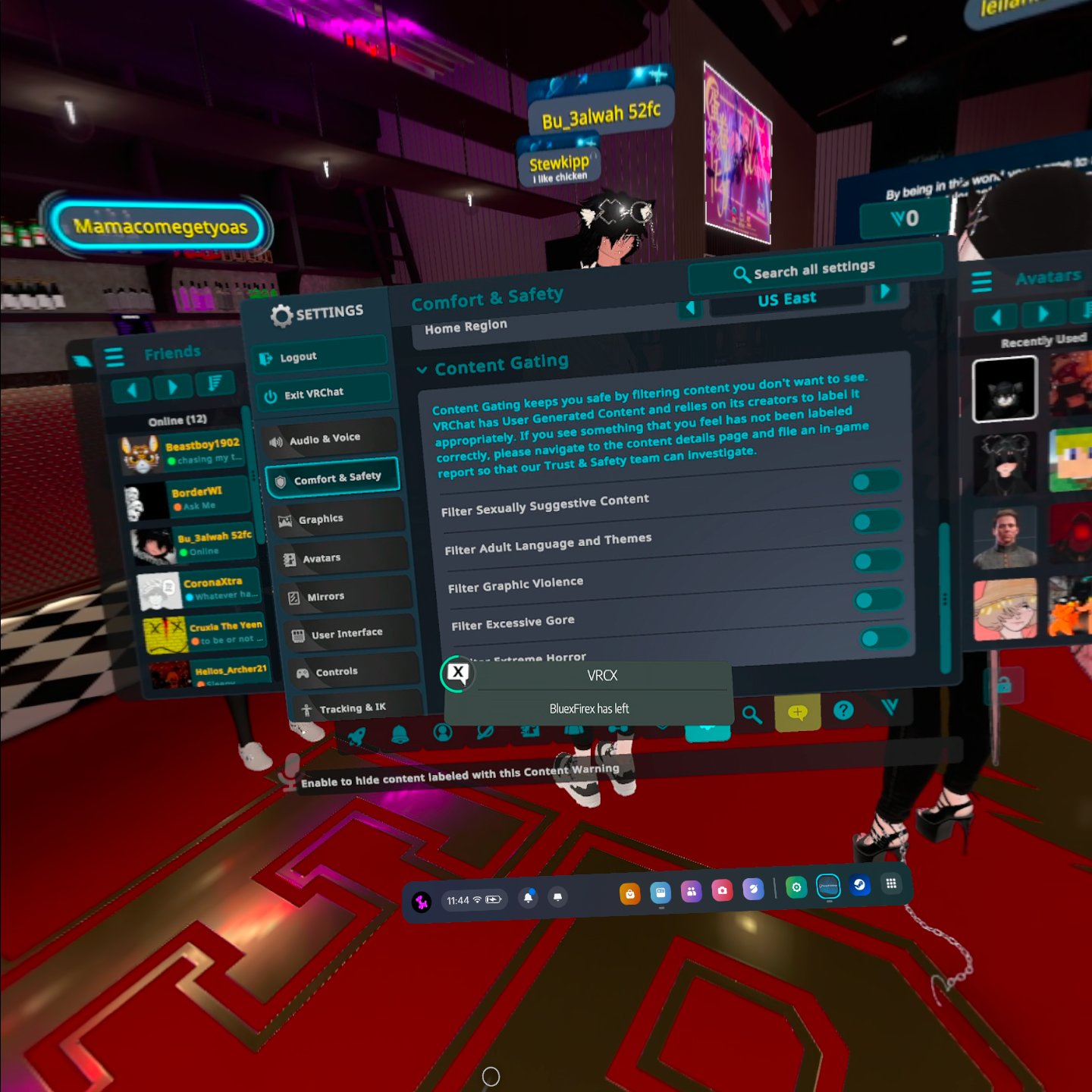Toggle Filter Sexually Suggestive Content
This screenshot has height=1092, width=1092.
pyautogui.click(x=874, y=481)
